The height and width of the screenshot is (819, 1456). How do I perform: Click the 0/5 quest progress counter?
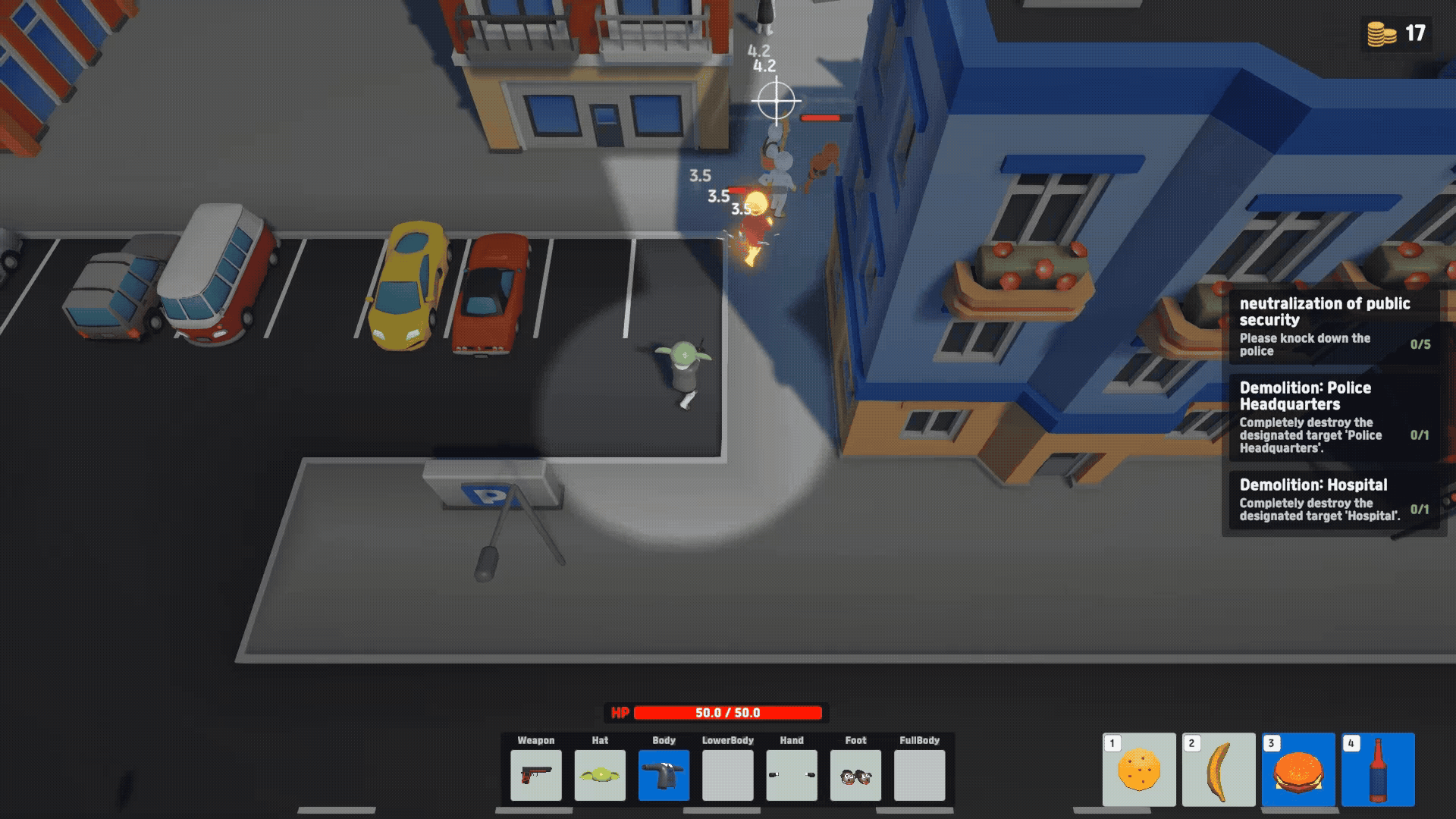pyautogui.click(x=1420, y=345)
